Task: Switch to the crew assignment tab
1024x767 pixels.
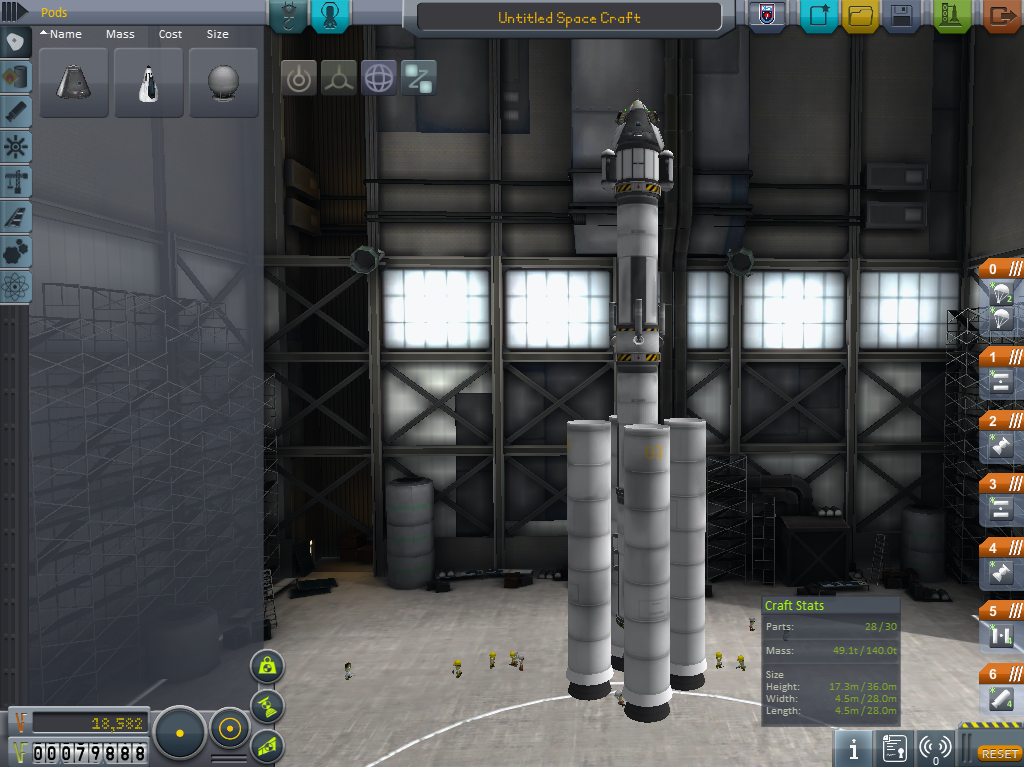Action: coord(332,15)
